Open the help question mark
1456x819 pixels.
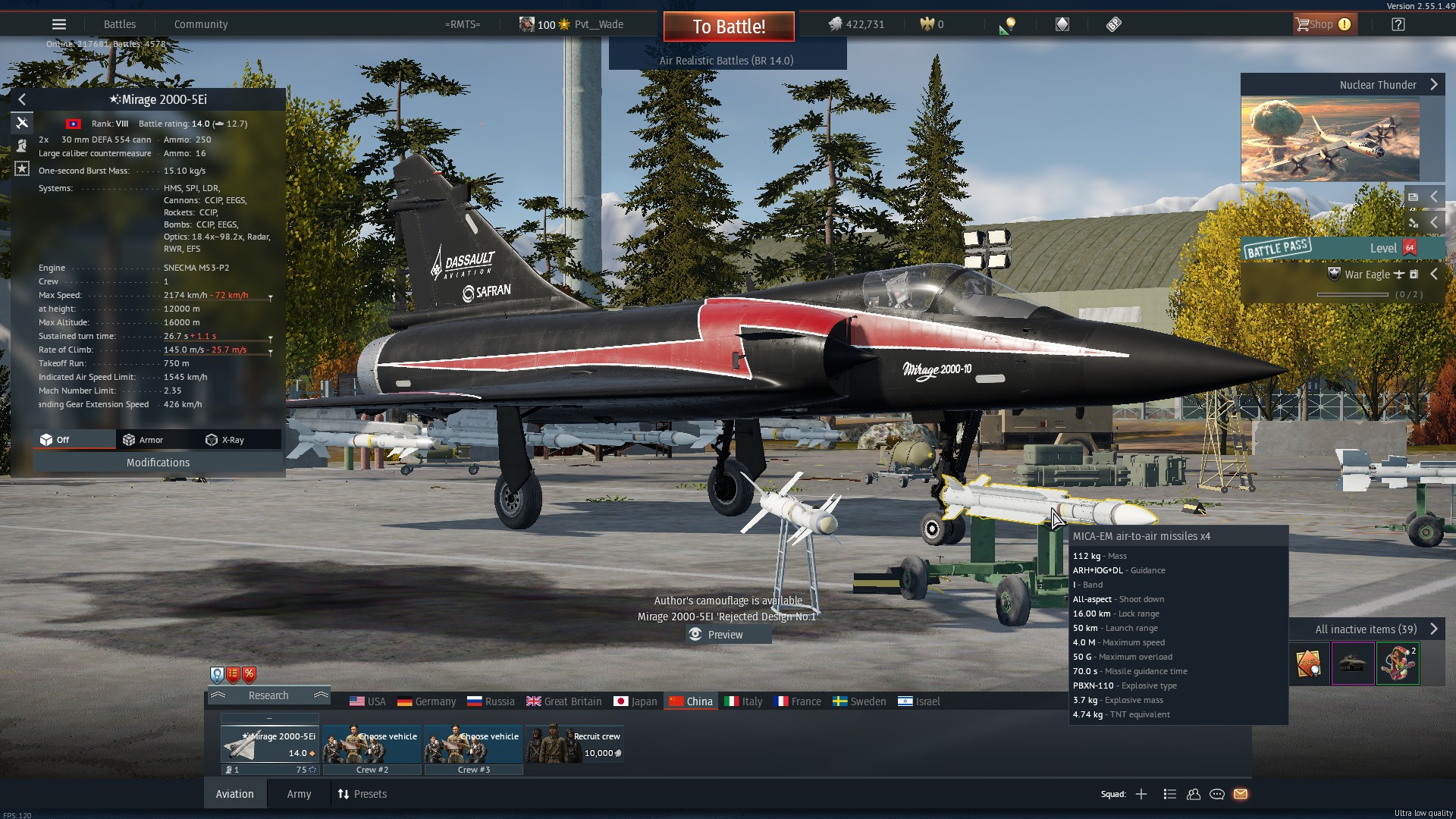tap(1398, 24)
